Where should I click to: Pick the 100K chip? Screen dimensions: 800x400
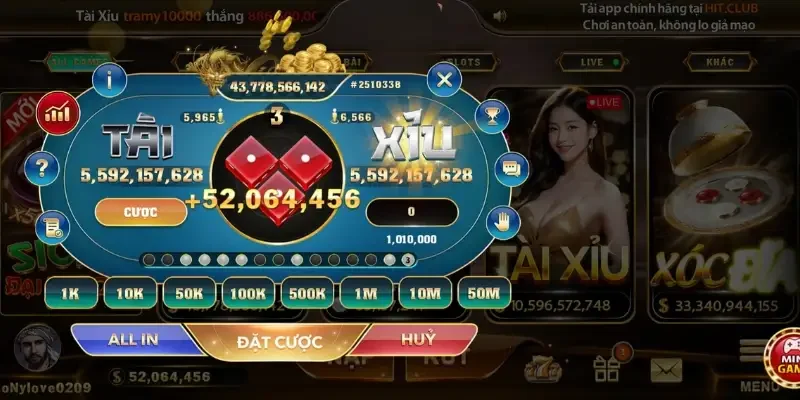247,293
